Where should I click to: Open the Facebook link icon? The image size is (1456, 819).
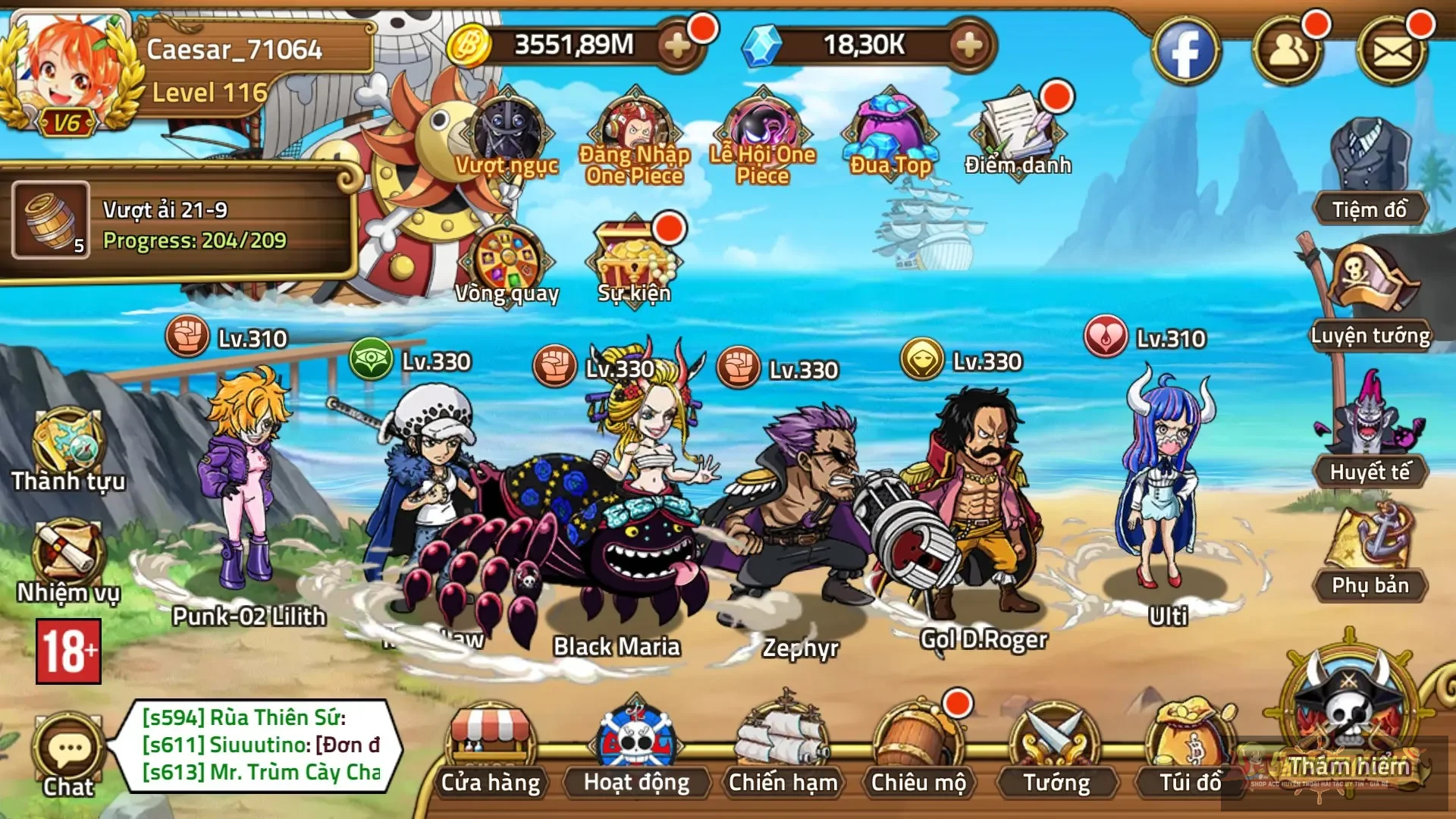pyautogui.click(x=1185, y=52)
